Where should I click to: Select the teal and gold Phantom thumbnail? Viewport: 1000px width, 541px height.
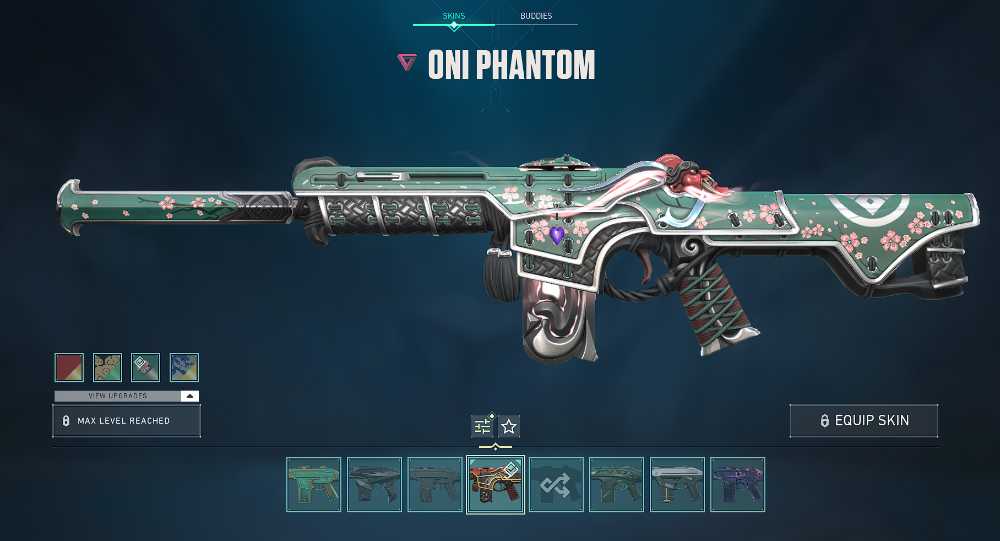[314, 485]
